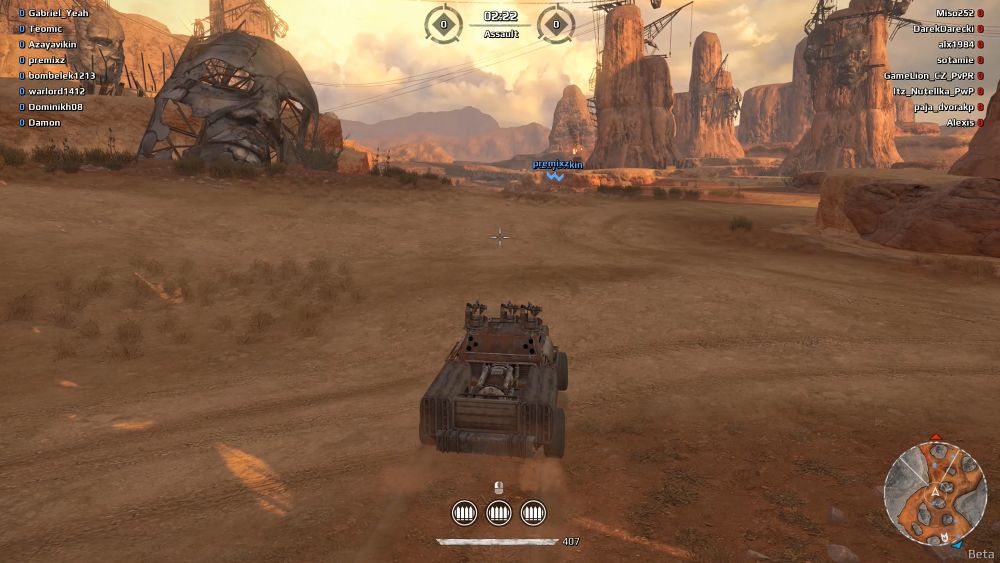The width and height of the screenshot is (1000, 563).
Task: Click paja_dvorakp in the enemy roster
Action: (943, 107)
